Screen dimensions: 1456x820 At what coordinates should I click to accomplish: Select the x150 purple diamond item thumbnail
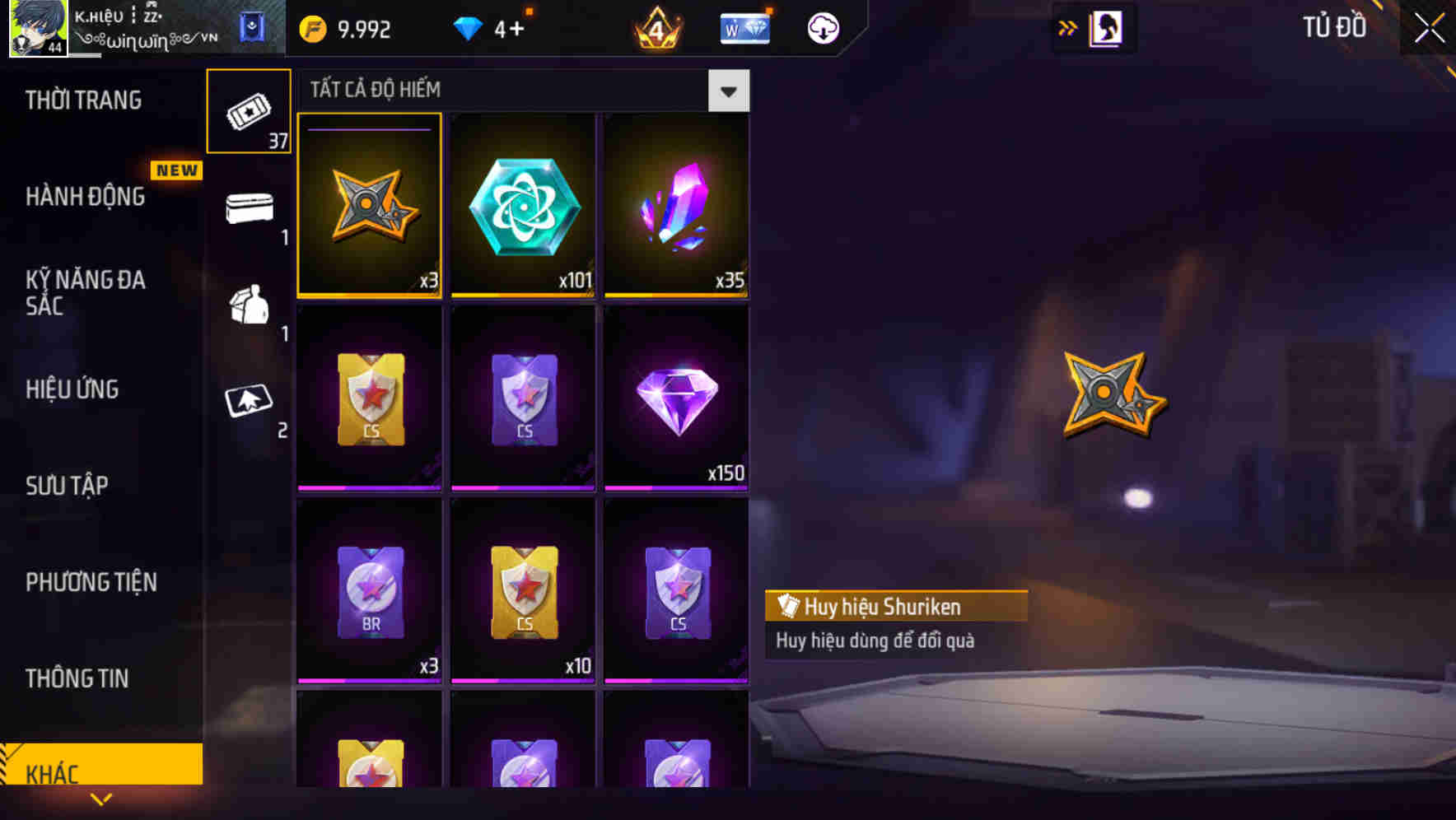tap(676, 398)
